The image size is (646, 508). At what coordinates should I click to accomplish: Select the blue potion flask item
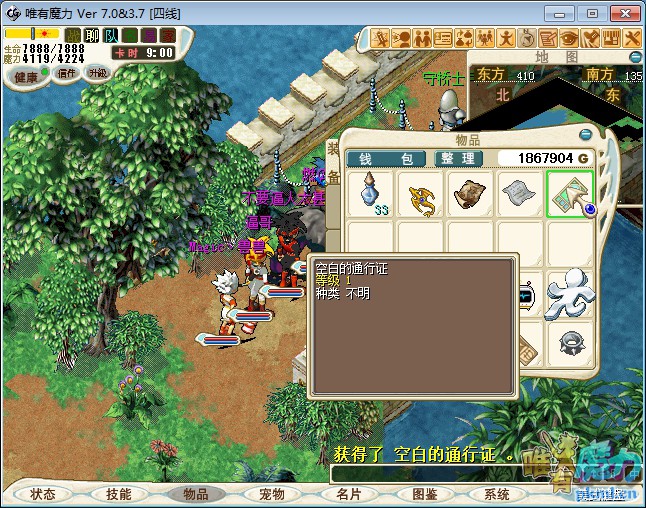[373, 194]
